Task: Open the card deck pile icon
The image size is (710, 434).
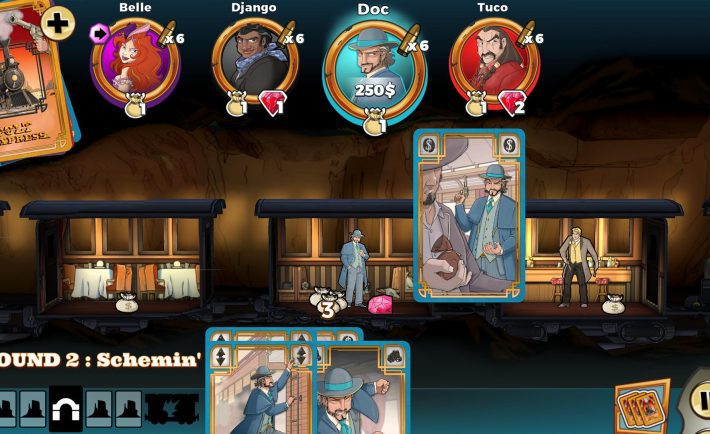Action: point(641,407)
